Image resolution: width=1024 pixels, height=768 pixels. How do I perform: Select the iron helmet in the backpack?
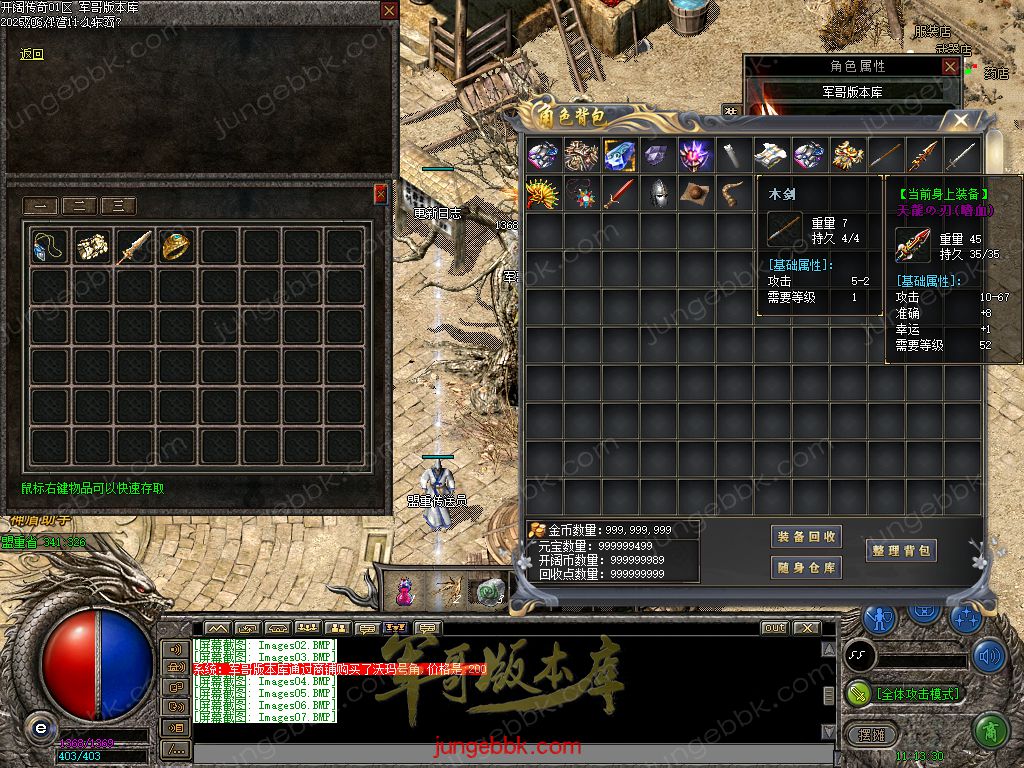tap(657, 193)
